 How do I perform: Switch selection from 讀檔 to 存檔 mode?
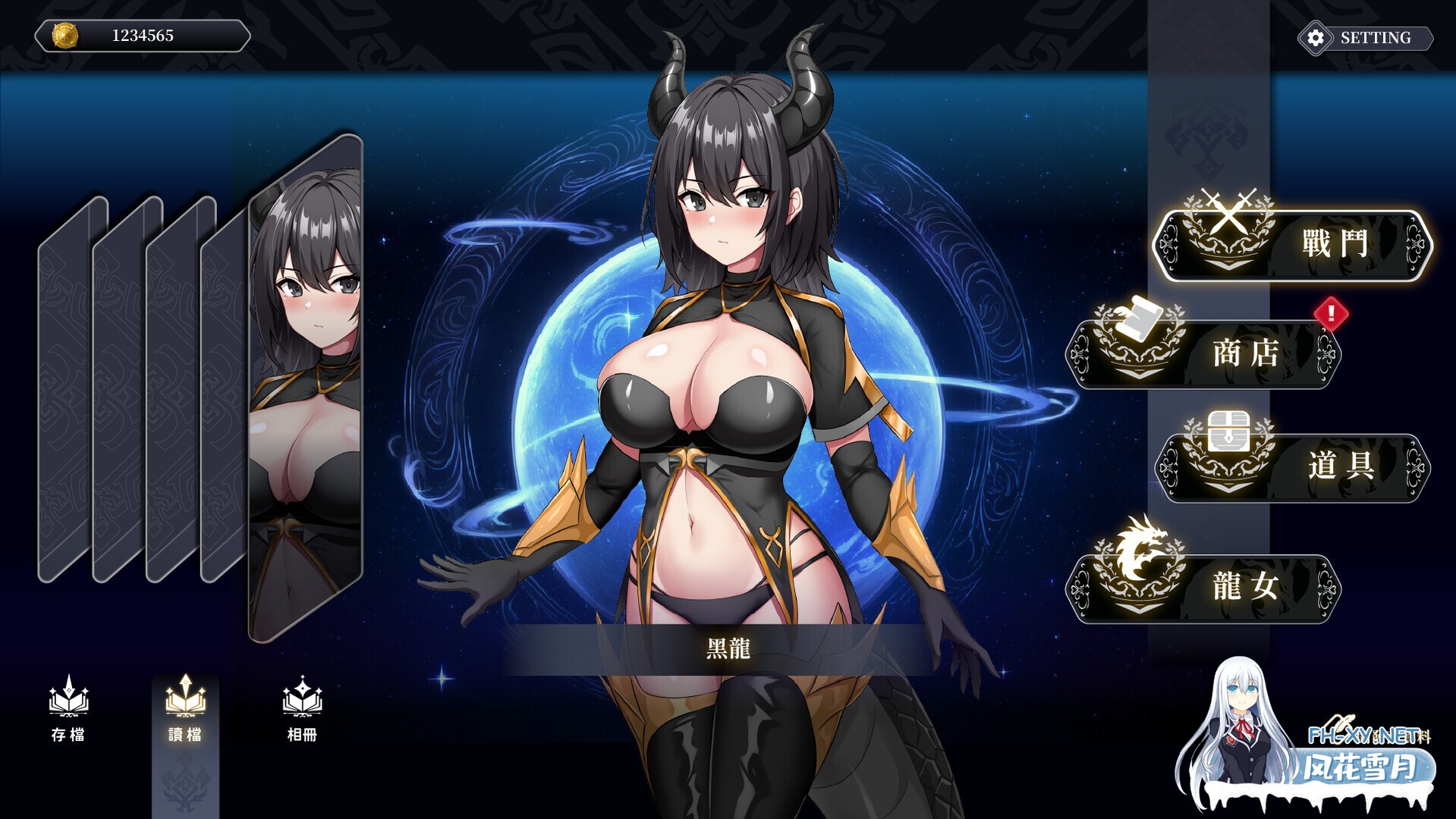click(68, 717)
